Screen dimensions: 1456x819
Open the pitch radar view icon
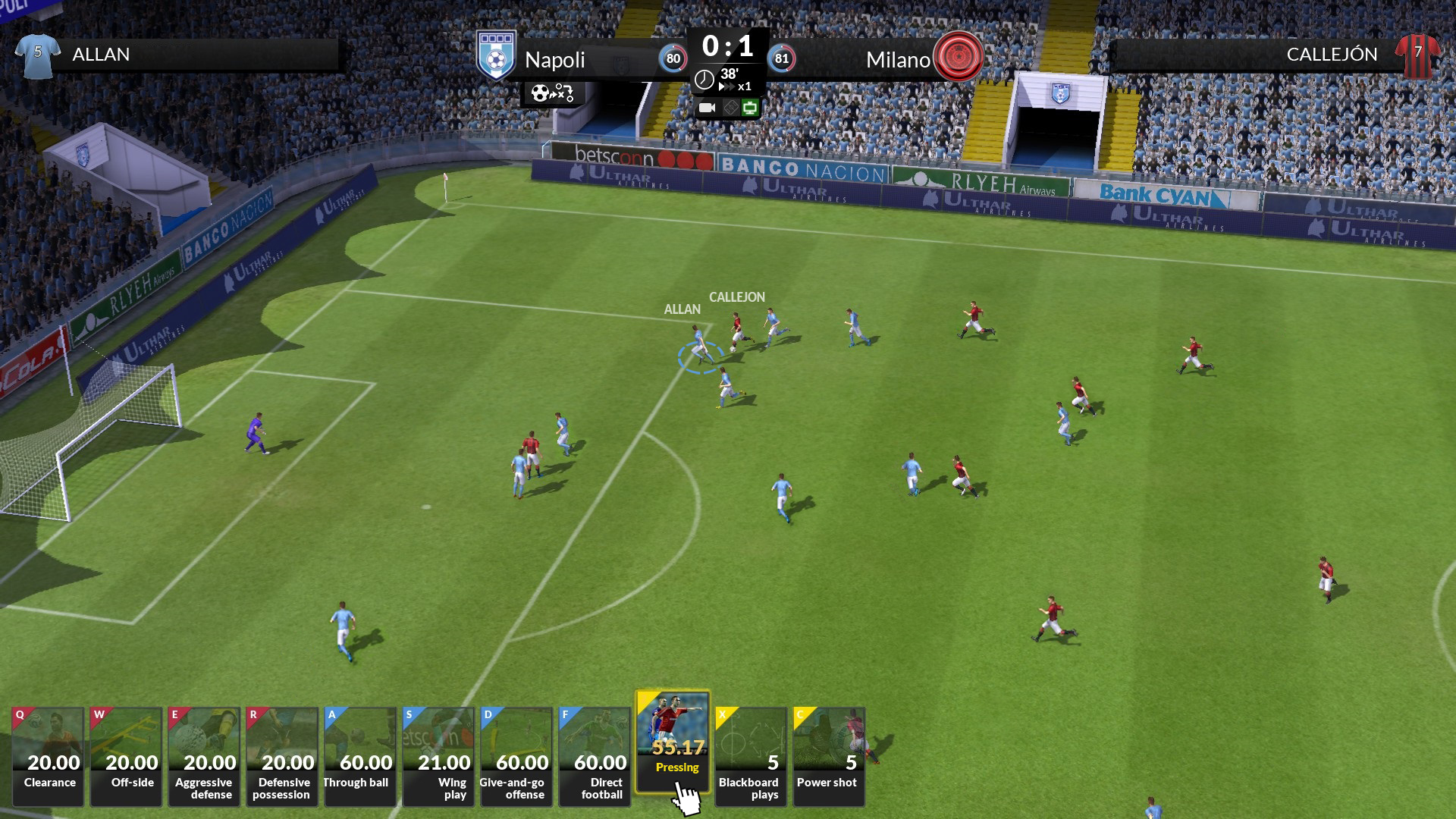tap(730, 108)
